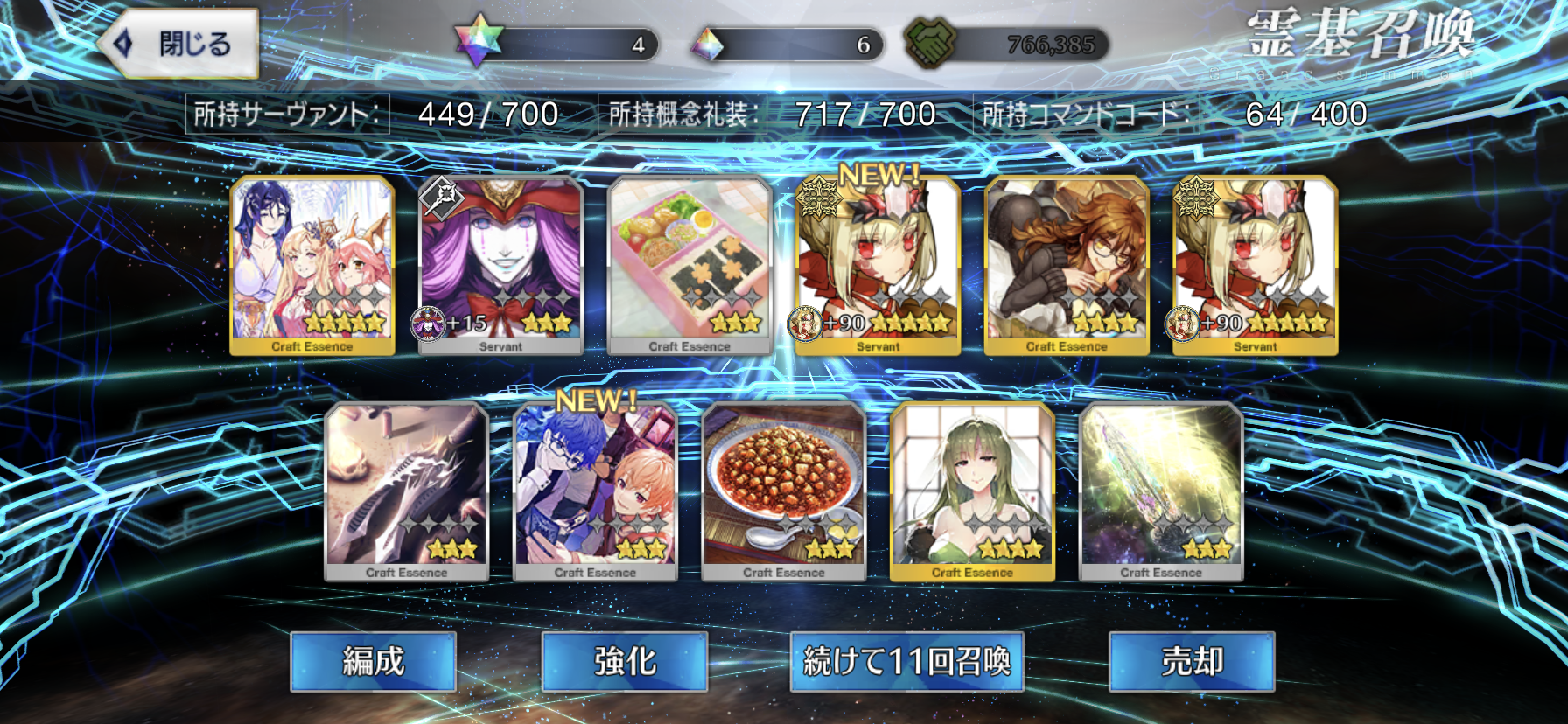Select the five-star three-girls Craft Essence card

tap(312, 265)
